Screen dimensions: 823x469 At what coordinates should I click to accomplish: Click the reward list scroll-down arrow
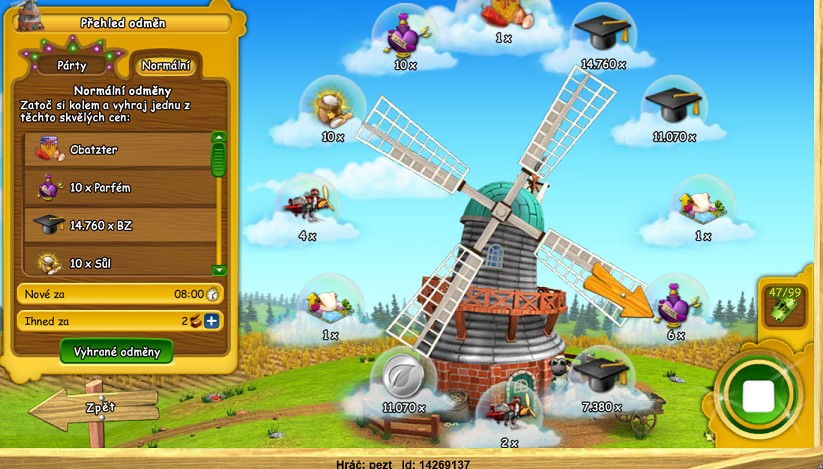pos(219,270)
